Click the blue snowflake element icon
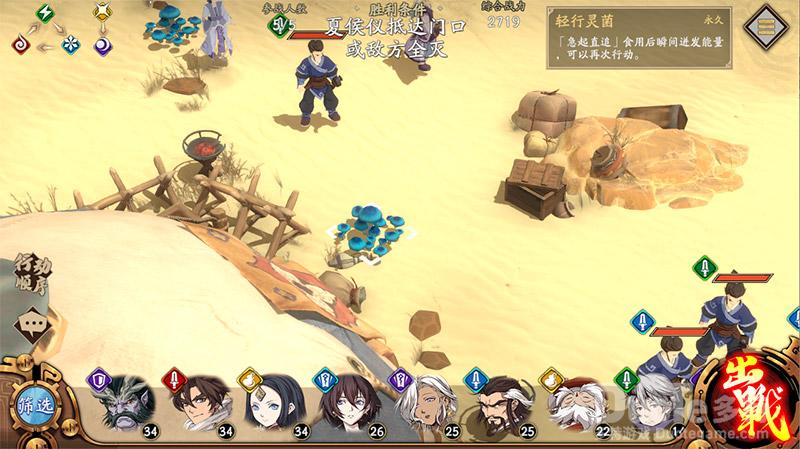 72,44
